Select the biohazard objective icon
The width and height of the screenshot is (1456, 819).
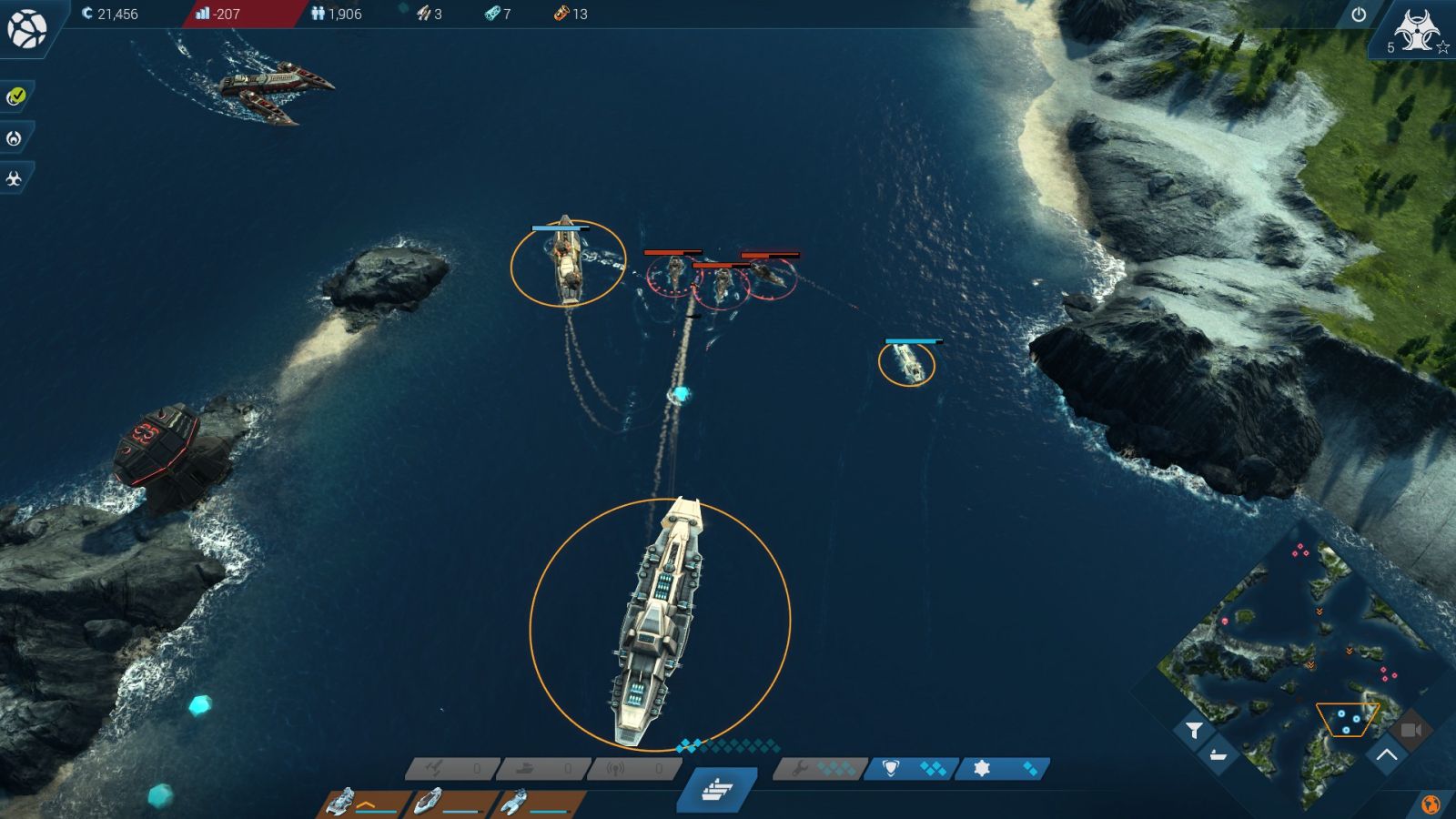tap(15, 178)
